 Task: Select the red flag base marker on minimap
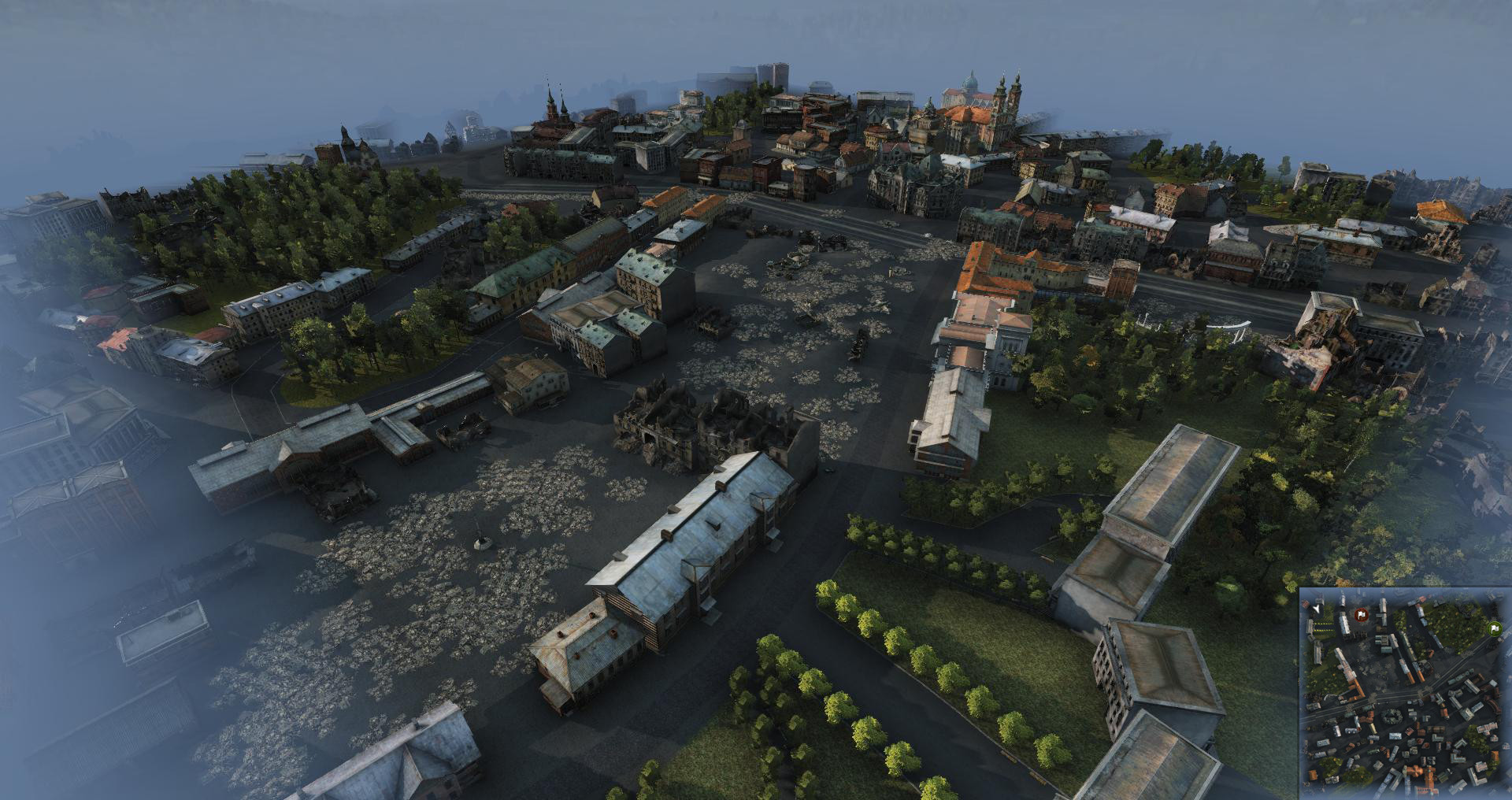click(x=1361, y=614)
